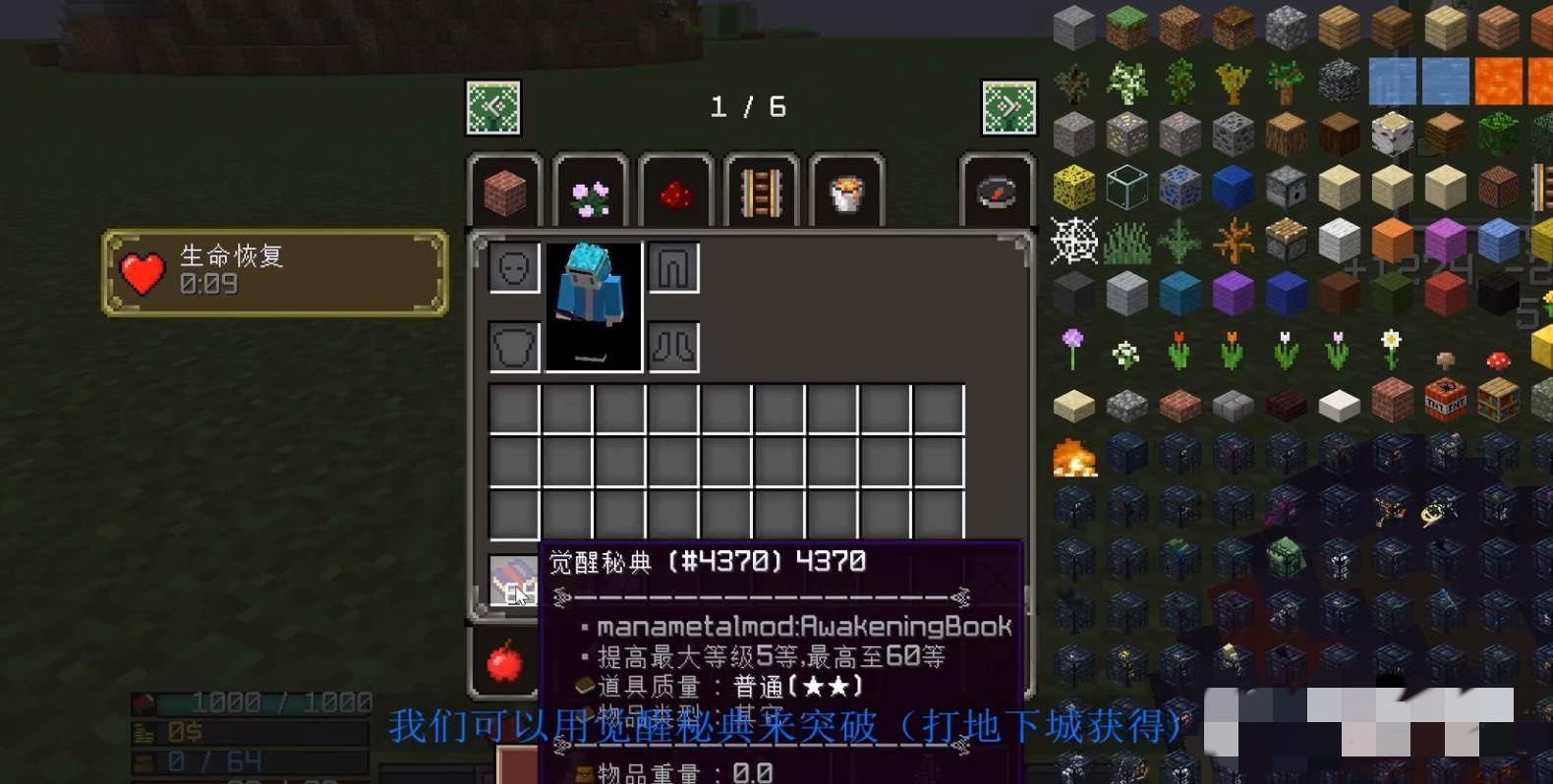Click the food bucket category icon
The height and width of the screenshot is (784, 1553).
click(846, 191)
